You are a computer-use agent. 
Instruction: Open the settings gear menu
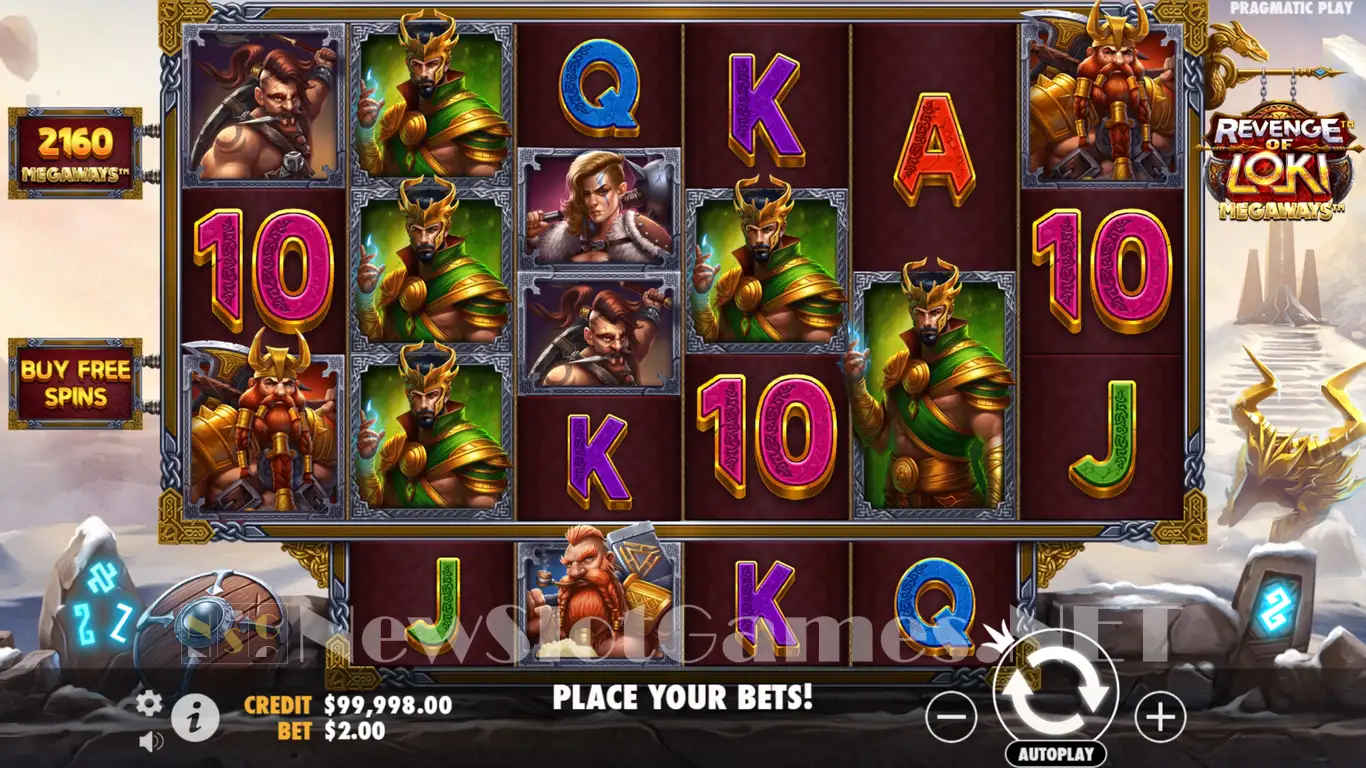click(x=149, y=704)
